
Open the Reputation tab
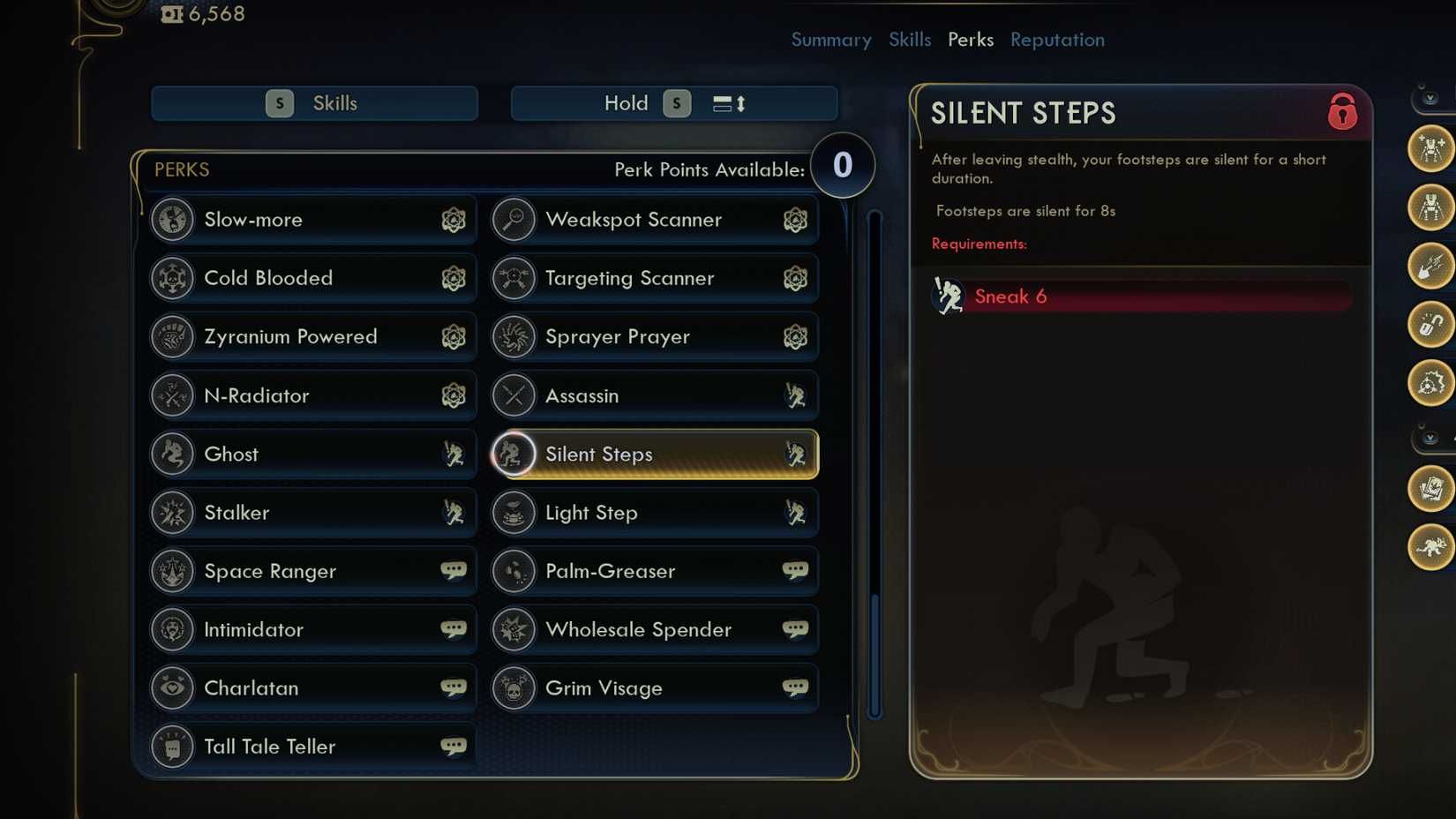coord(1056,40)
